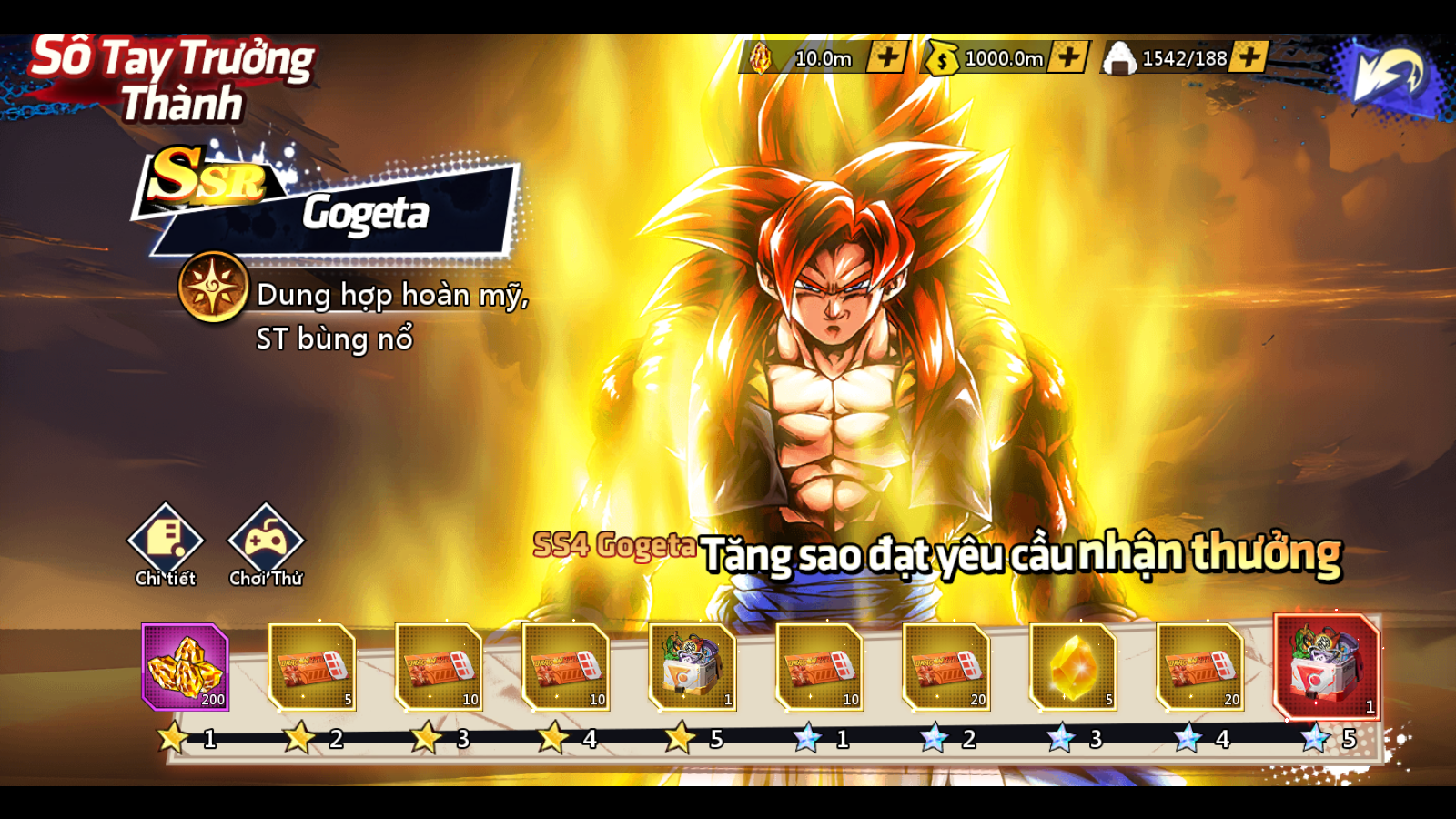Select the ticket reward at blue star 1
1456x819 pixels.
click(x=819, y=666)
